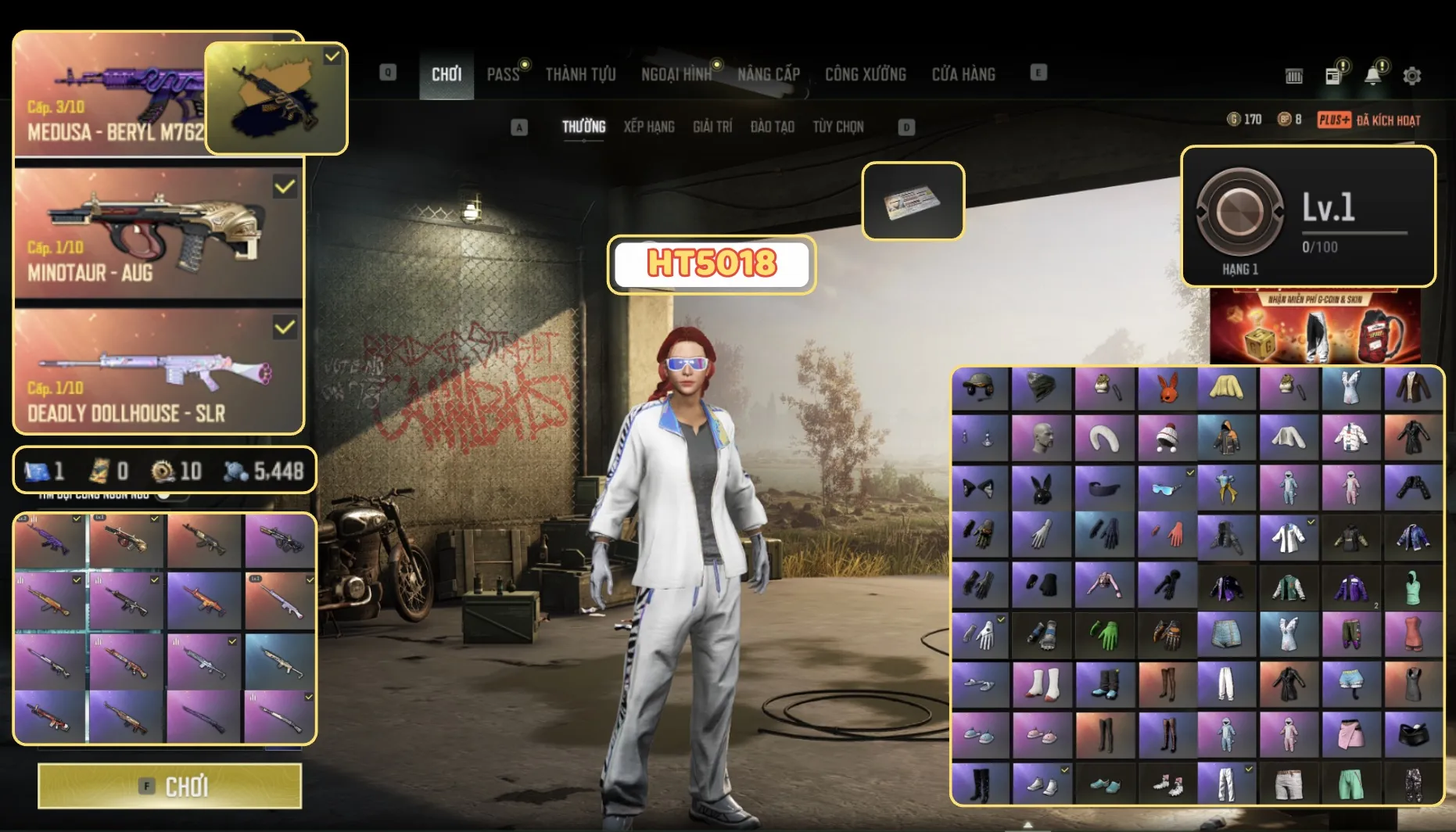Select the red bunny mask item
This screenshot has height=832, width=1456.
point(1167,389)
